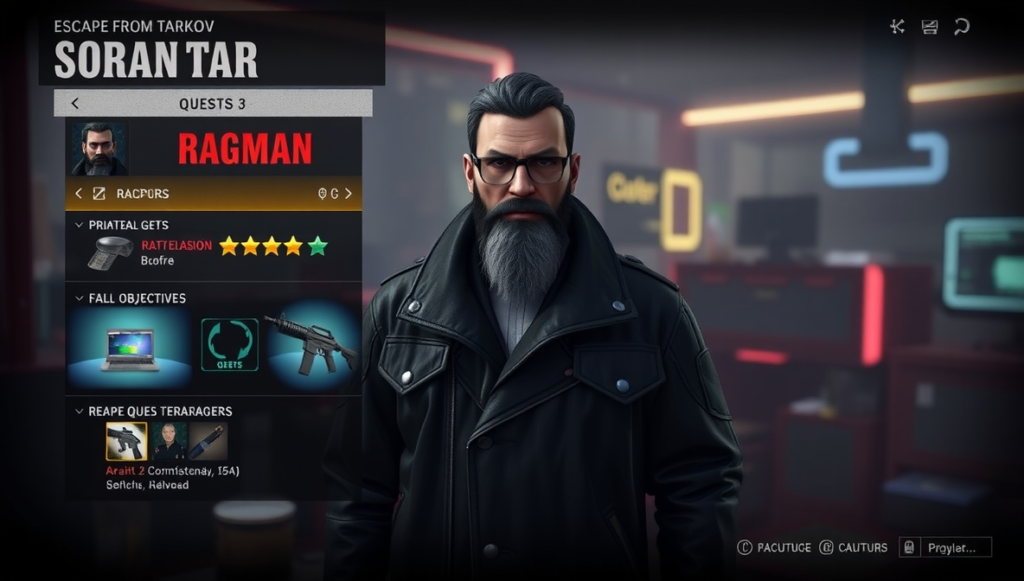Go back using the Quests 3 header arrow
The width and height of the screenshot is (1024, 581).
tap(75, 103)
